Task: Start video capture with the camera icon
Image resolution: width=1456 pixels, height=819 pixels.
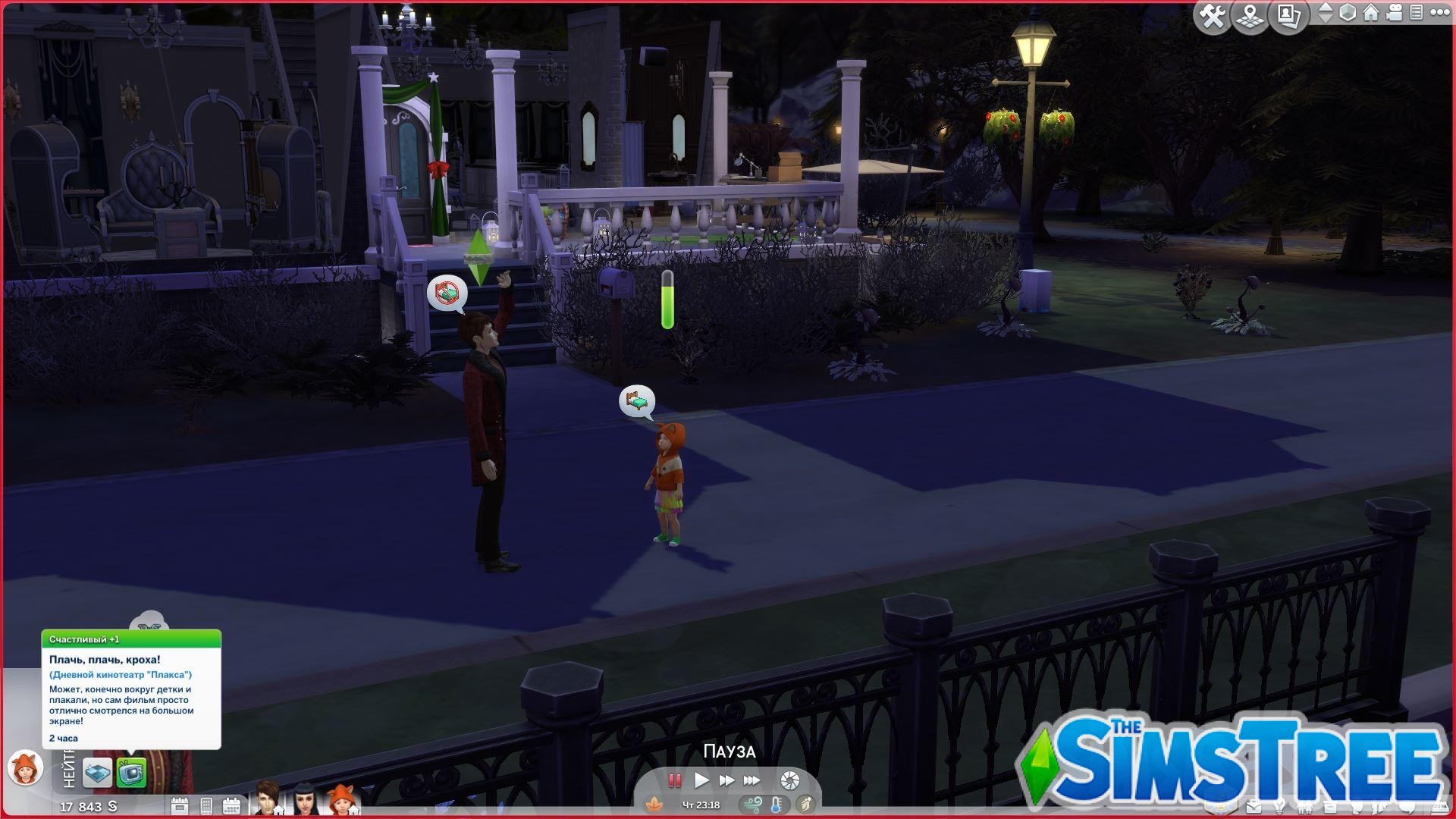Action: point(1395,14)
